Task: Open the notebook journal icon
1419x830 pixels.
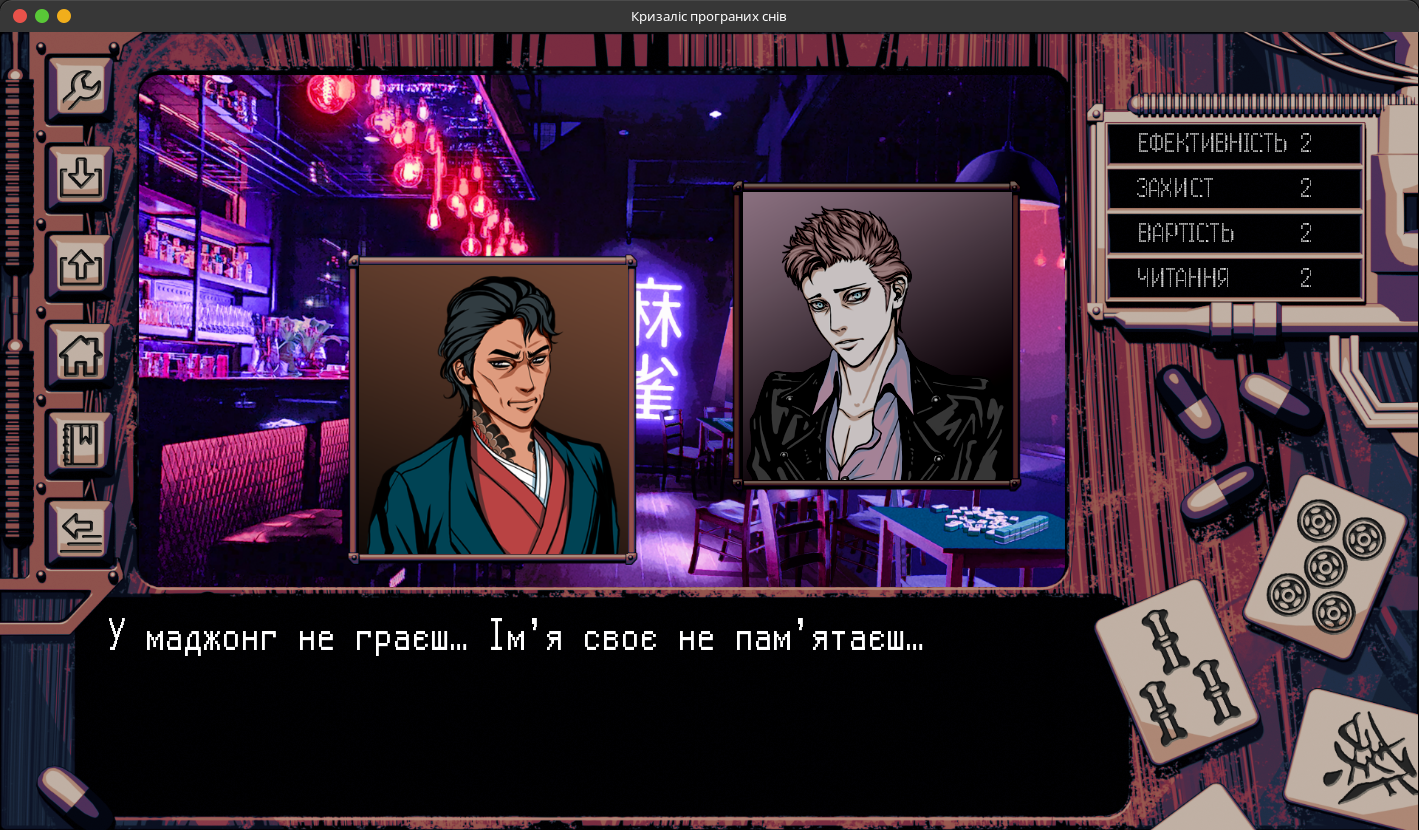Action: coord(80,443)
